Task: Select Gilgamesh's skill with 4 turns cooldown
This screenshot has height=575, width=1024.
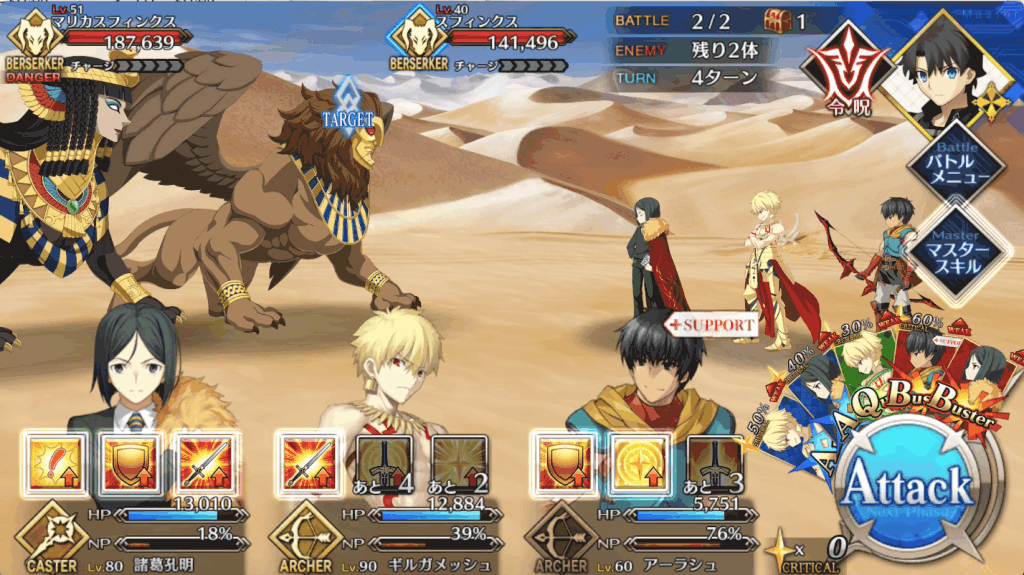Action: [x=383, y=464]
